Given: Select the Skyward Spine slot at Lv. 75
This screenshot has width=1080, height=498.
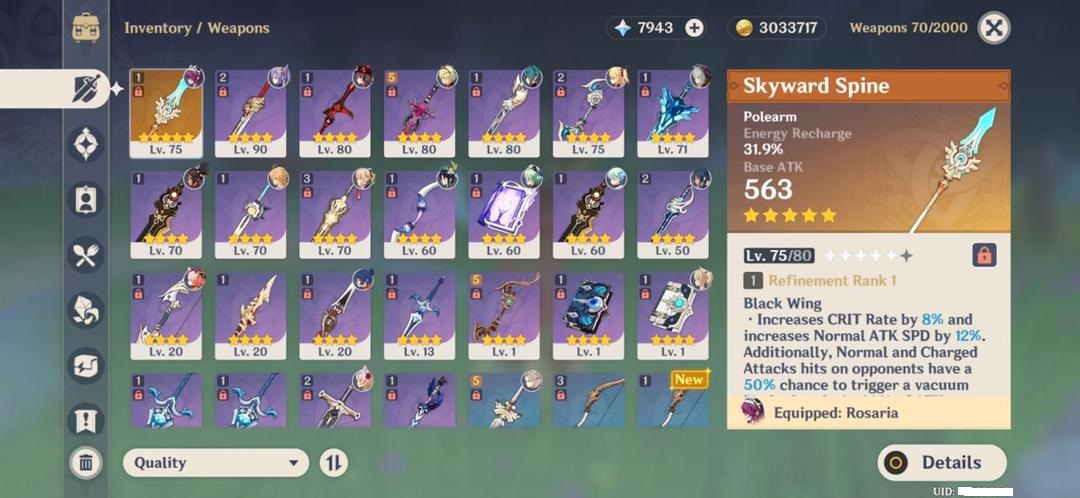Looking at the screenshot, I should click(x=166, y=113).
